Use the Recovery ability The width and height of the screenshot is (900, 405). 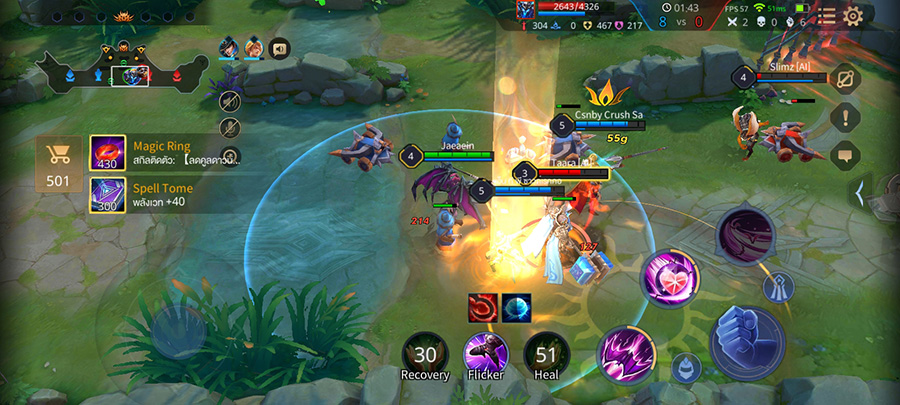(425, 355)
